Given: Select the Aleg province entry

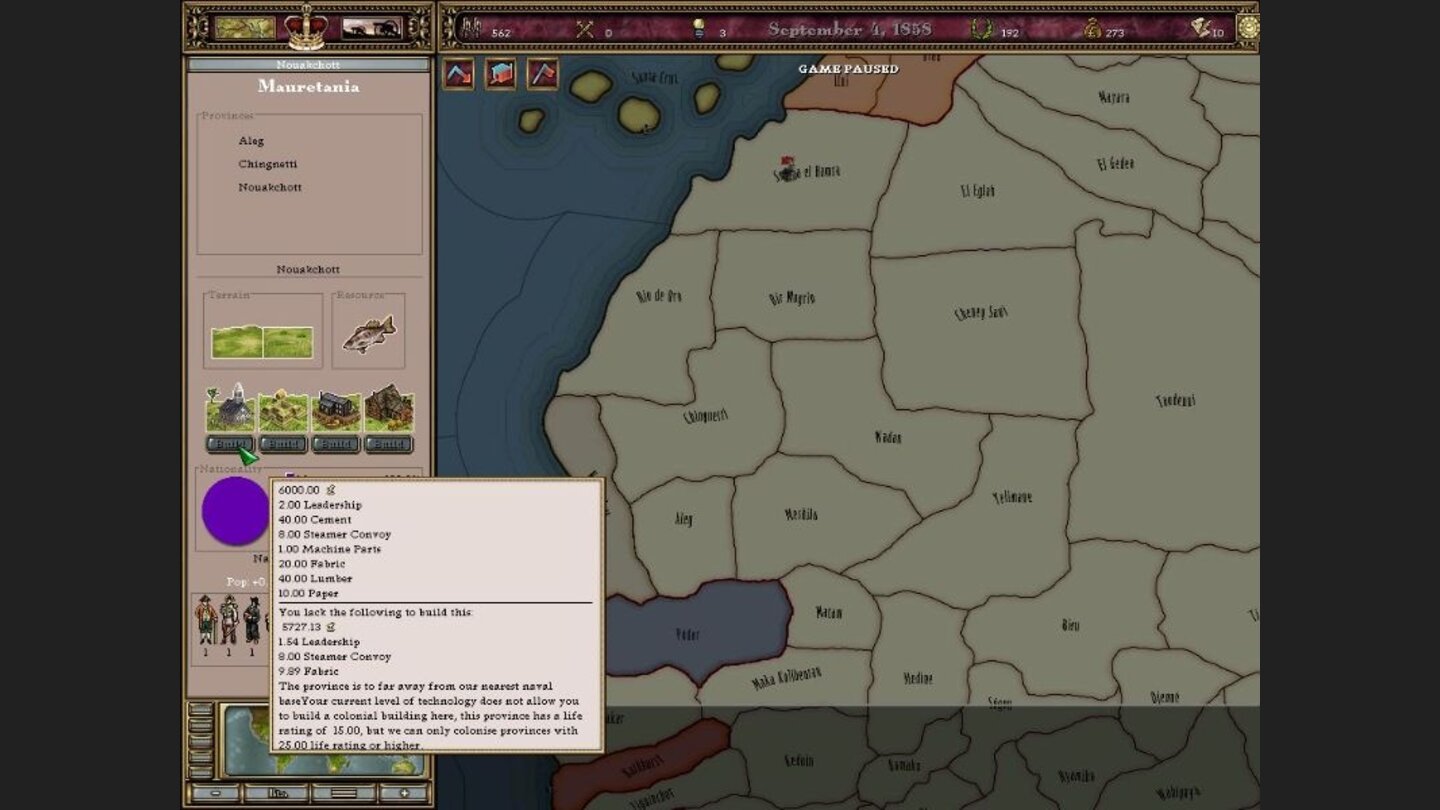Looking at the screenshot, I should (x=251, y=140).
